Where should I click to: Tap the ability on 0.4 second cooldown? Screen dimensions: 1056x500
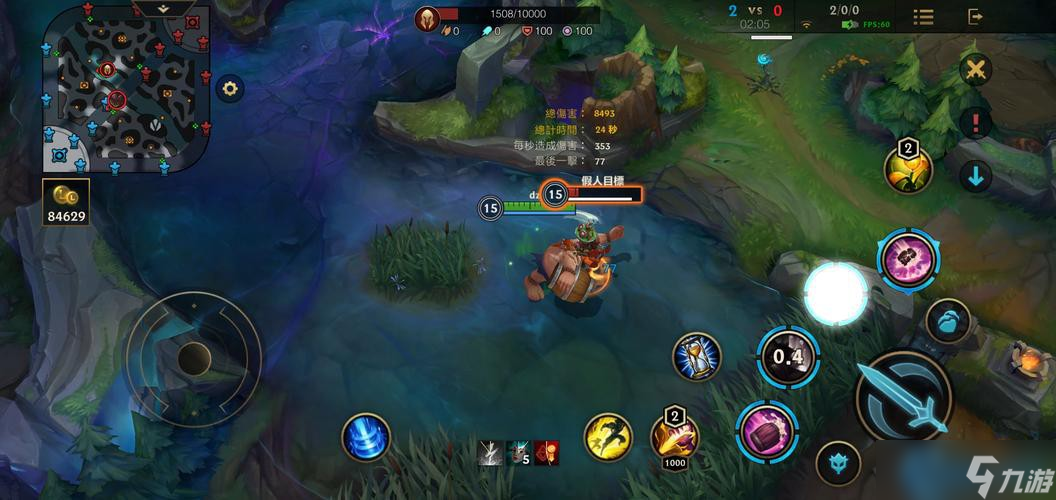(x=788, y=357)
